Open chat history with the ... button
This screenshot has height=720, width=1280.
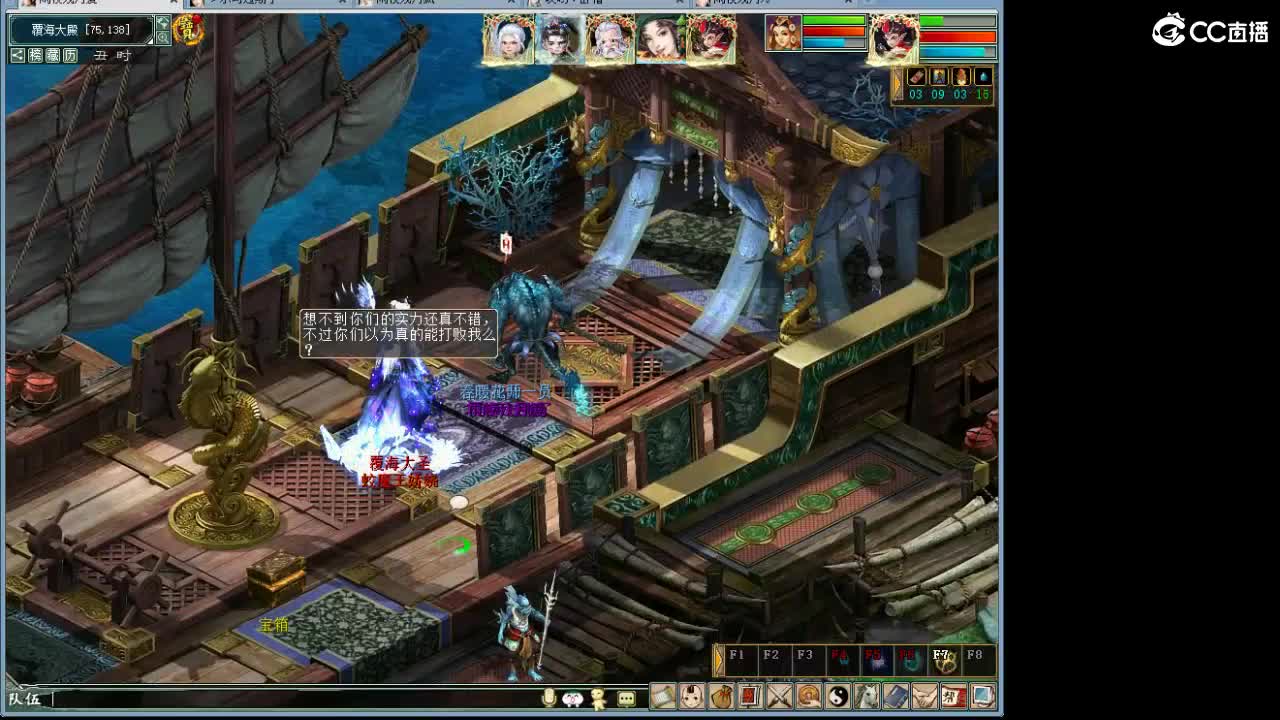click(626, 699)
